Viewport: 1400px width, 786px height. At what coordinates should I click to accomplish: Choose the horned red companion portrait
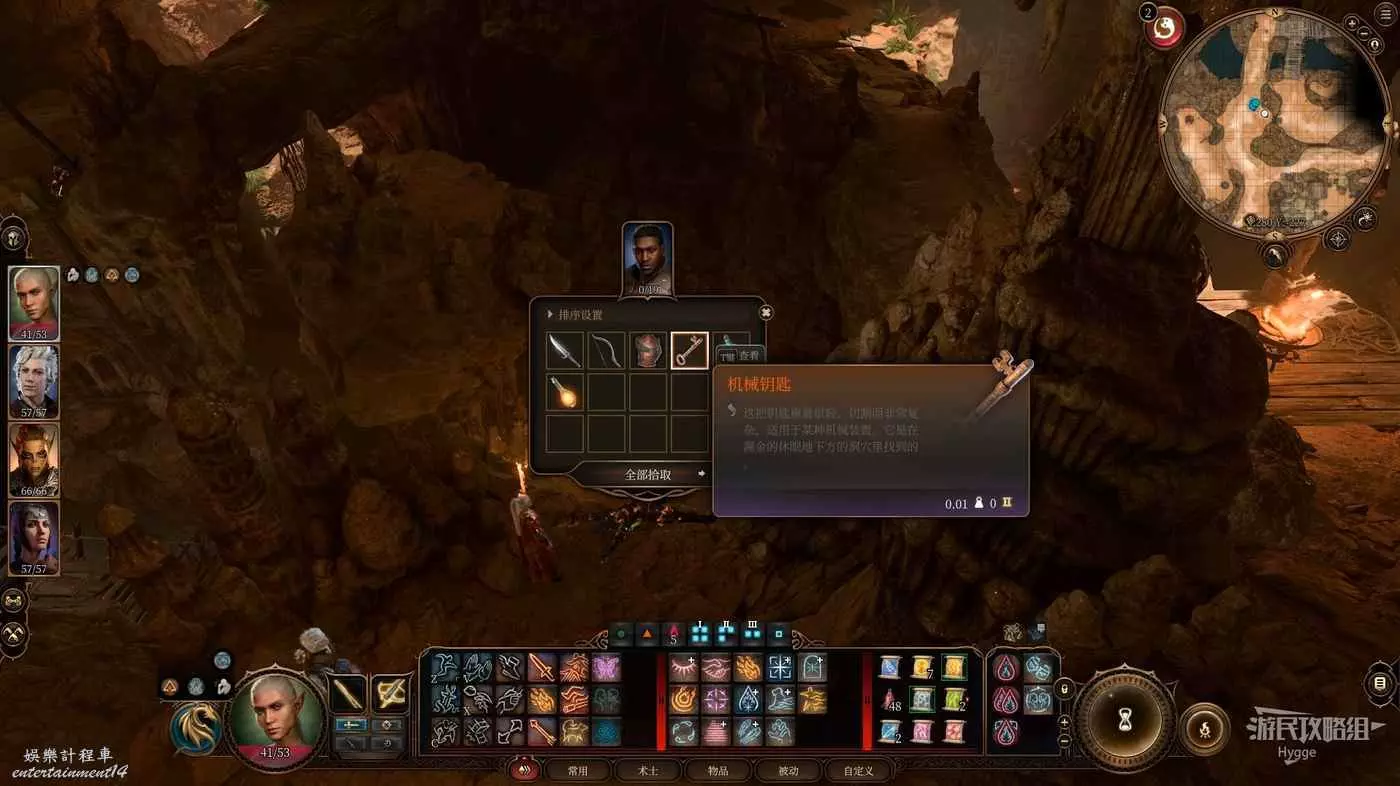(x=34, y=459)
